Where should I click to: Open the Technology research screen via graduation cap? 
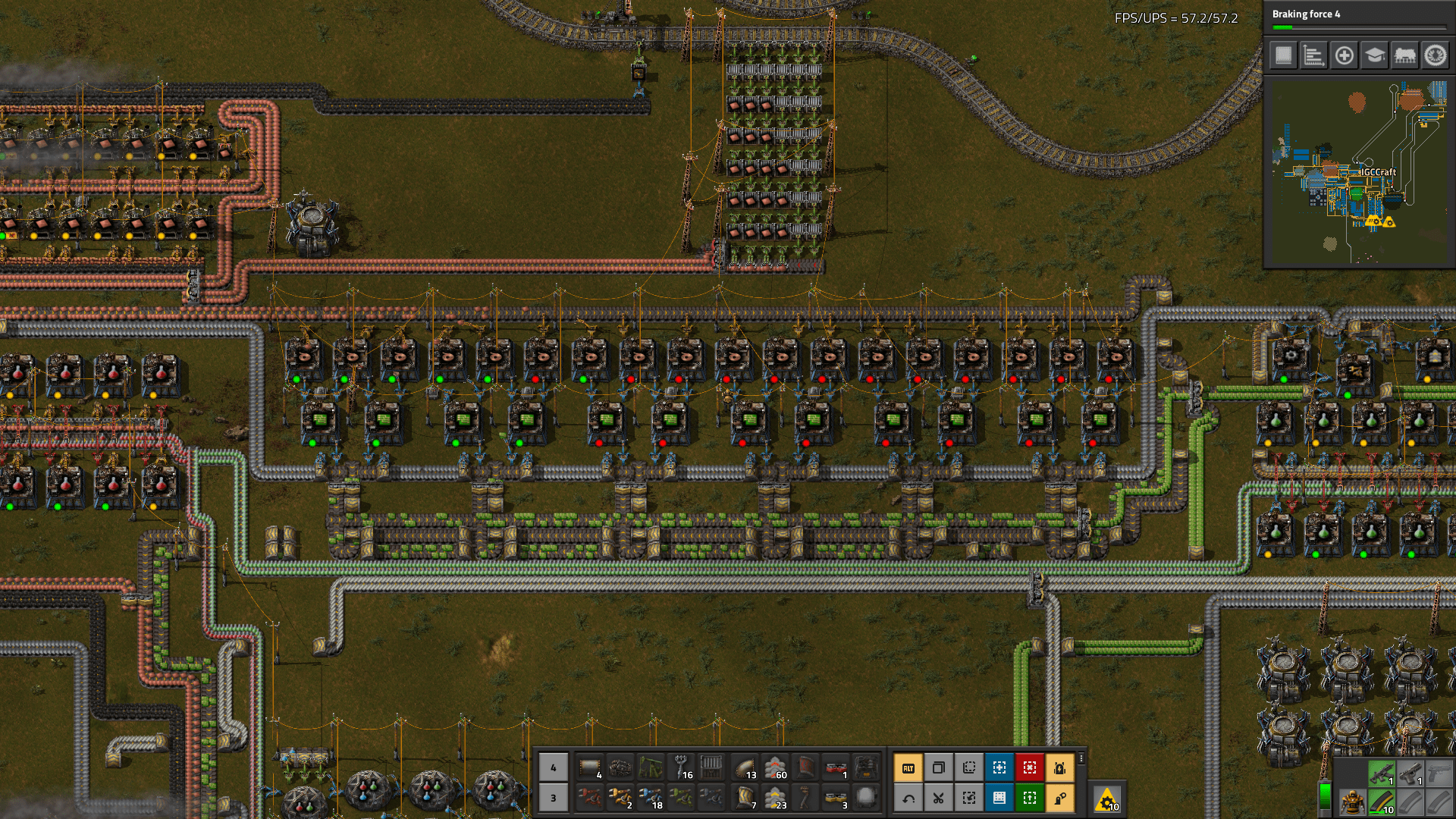tap(1374, 56)
